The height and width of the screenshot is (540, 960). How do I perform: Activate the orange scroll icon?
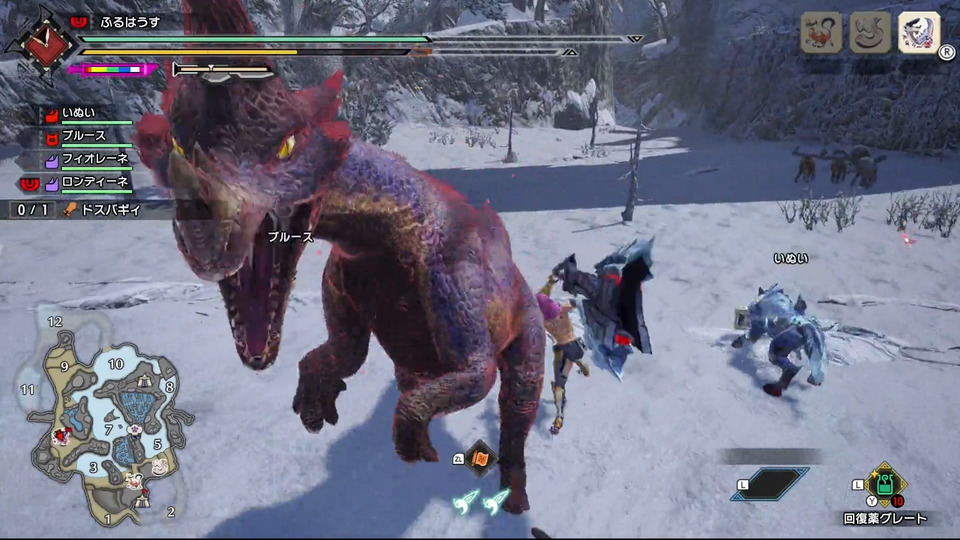tap(480, 459)
